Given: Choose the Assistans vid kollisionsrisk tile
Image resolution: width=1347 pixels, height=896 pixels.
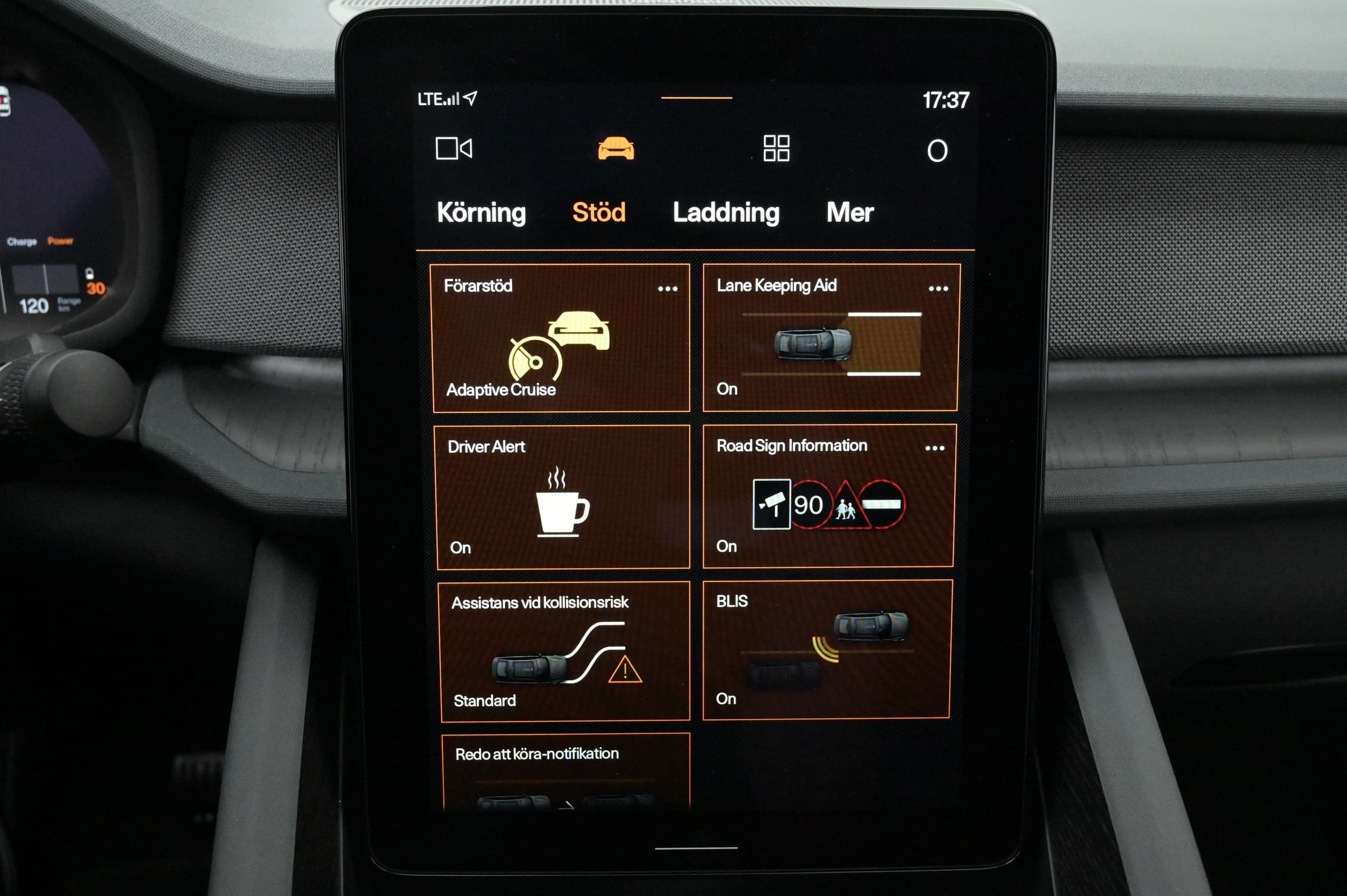Looking at the screenshot, I should tap(565, 651).
